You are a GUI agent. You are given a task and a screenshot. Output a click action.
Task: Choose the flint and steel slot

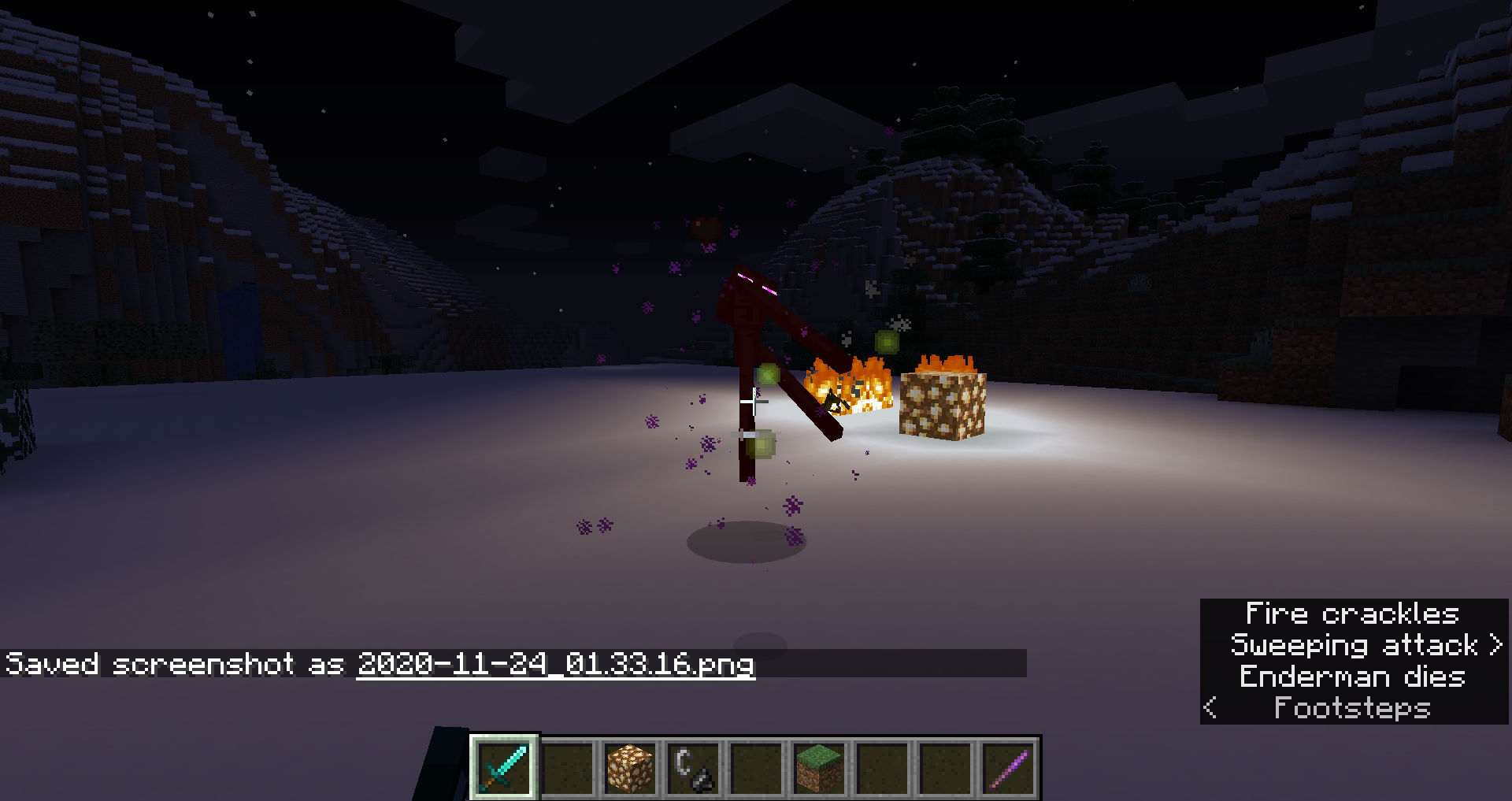693,767
